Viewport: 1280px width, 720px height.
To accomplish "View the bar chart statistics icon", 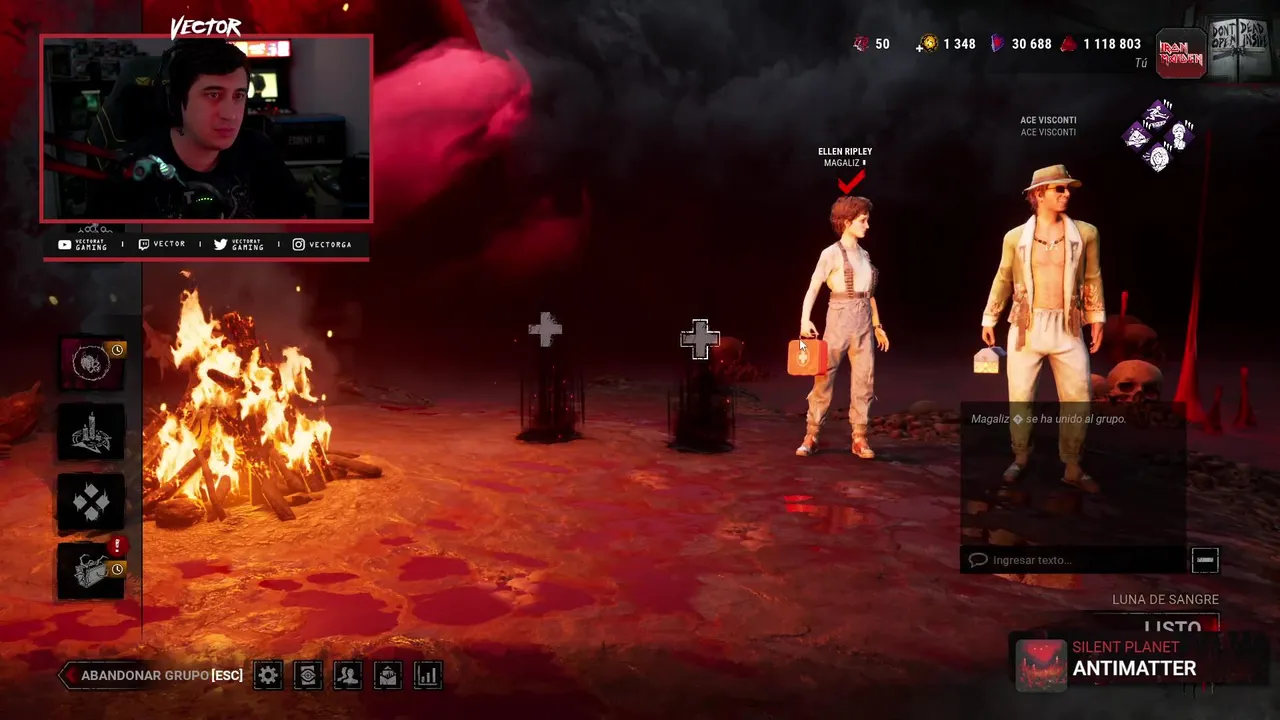I will point(428,676).
